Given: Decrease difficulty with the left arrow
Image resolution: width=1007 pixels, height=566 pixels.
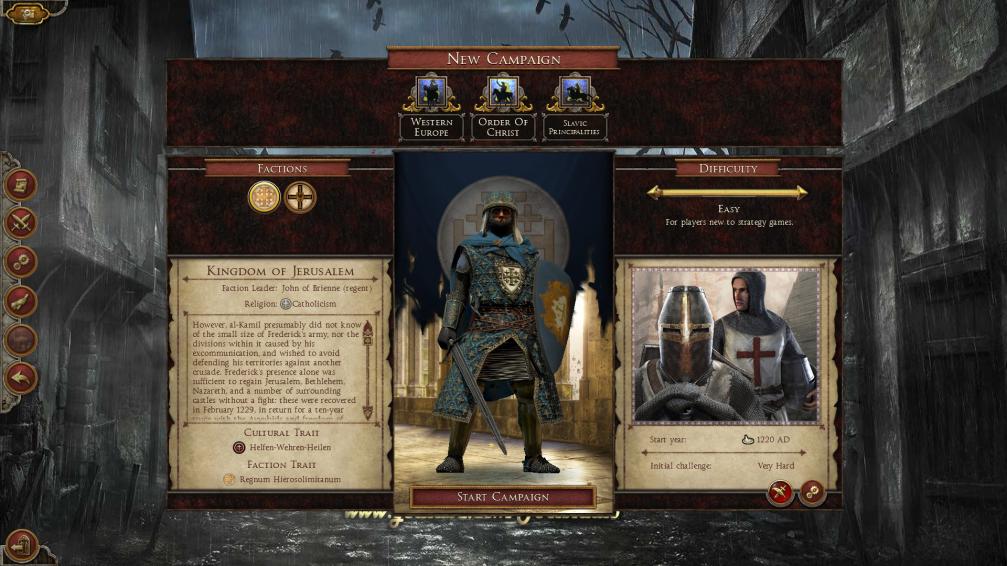Looking at the screenshot, I should pos(656,192).
